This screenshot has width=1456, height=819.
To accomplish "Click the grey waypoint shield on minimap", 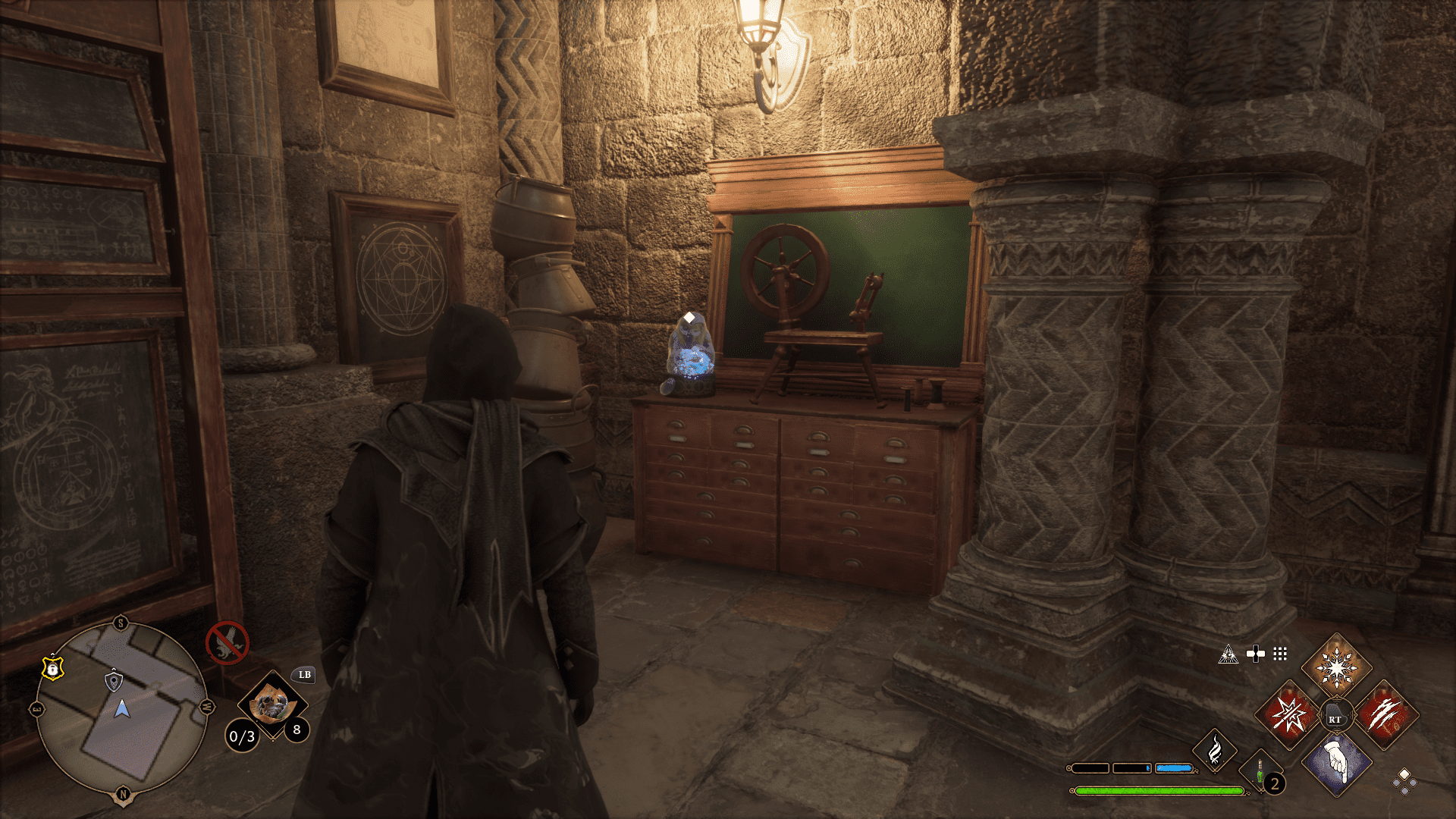I will coord(113,680).
